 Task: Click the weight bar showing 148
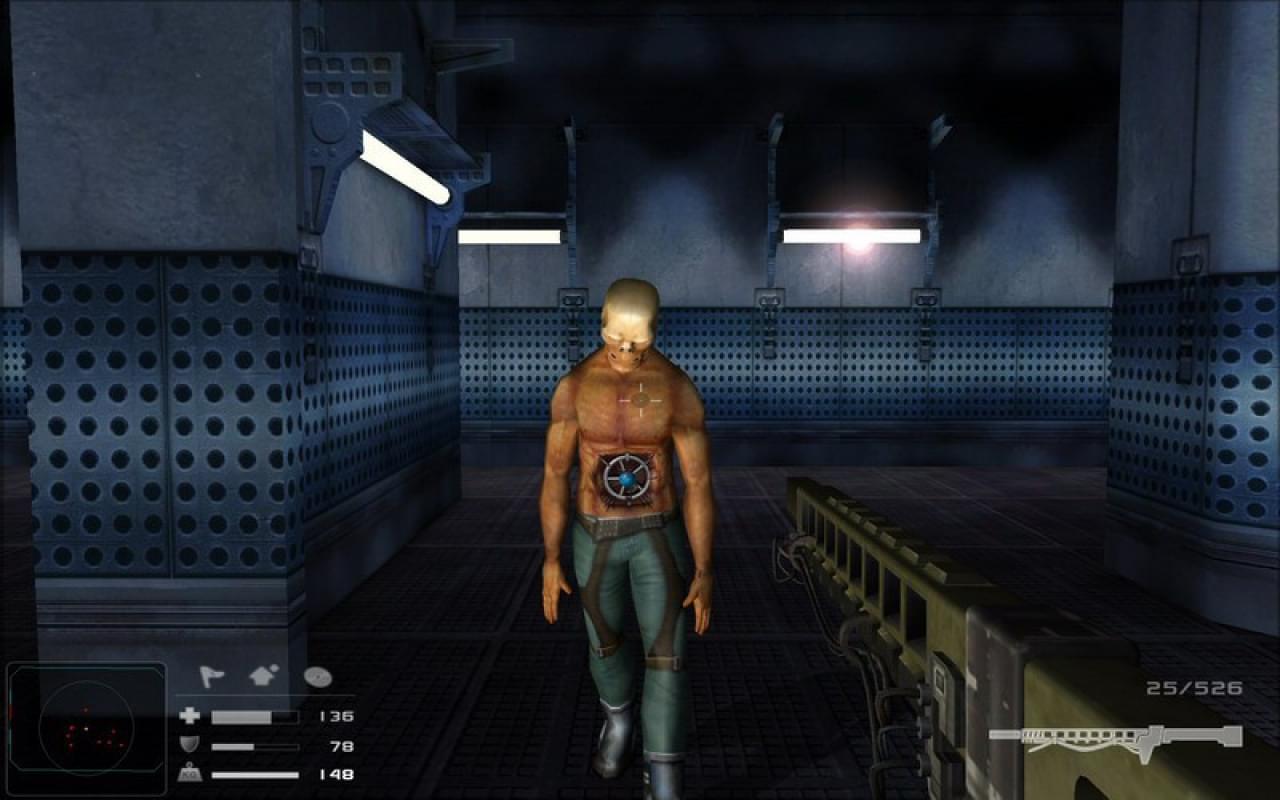[256, 775]
